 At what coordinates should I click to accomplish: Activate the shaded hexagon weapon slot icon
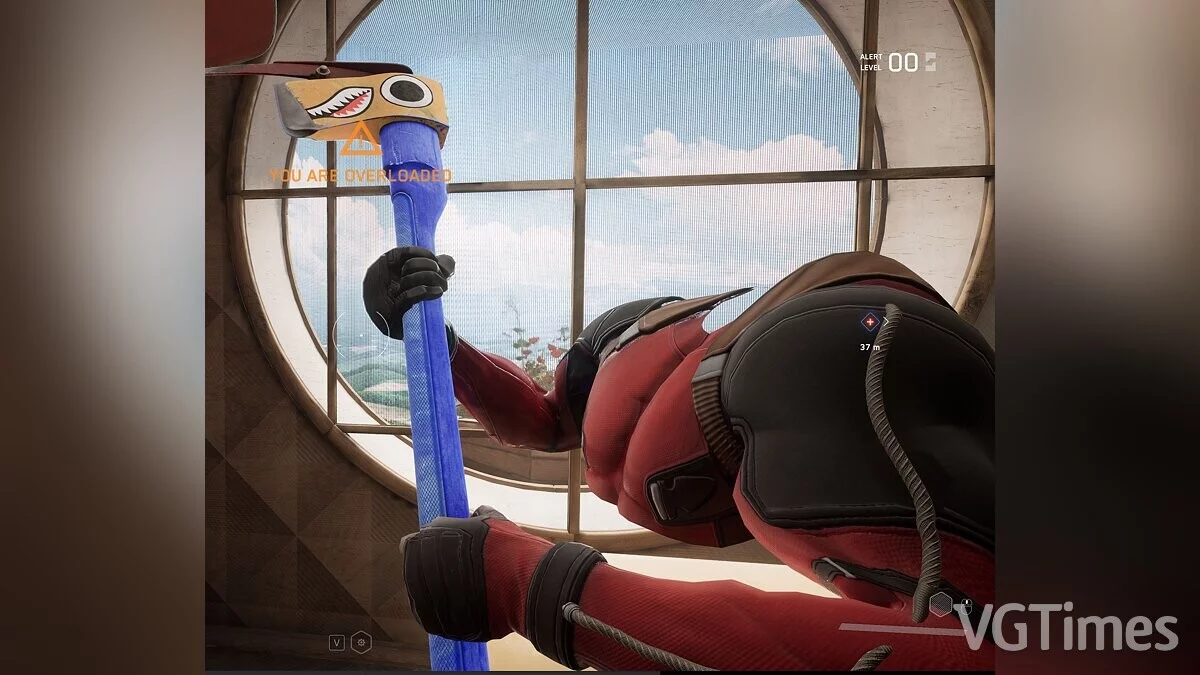941,603
